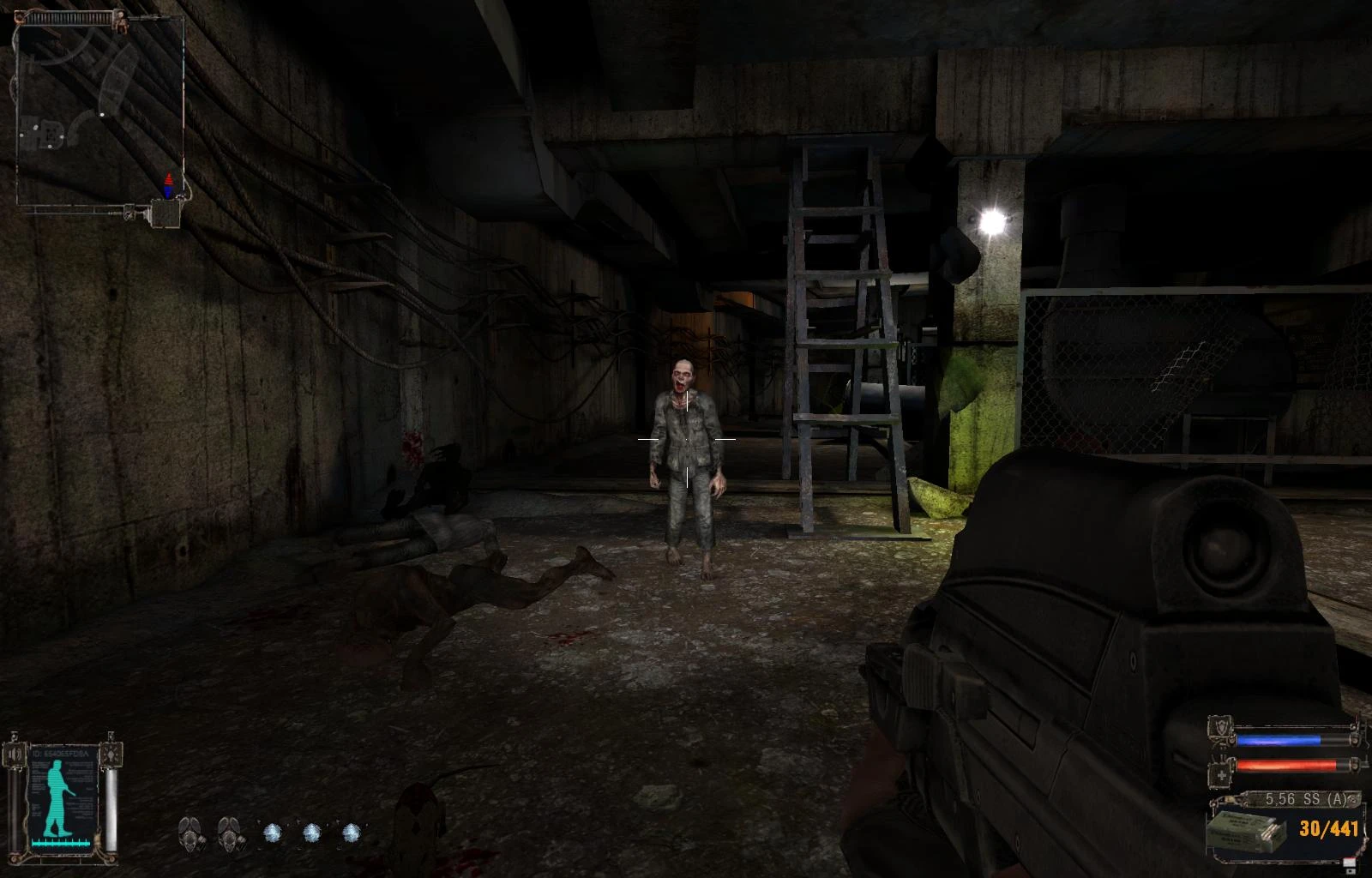Select the leftmost crystal artifact icon
The height and width of the screenshot is (878, 1372).
[x=272, y=833]
